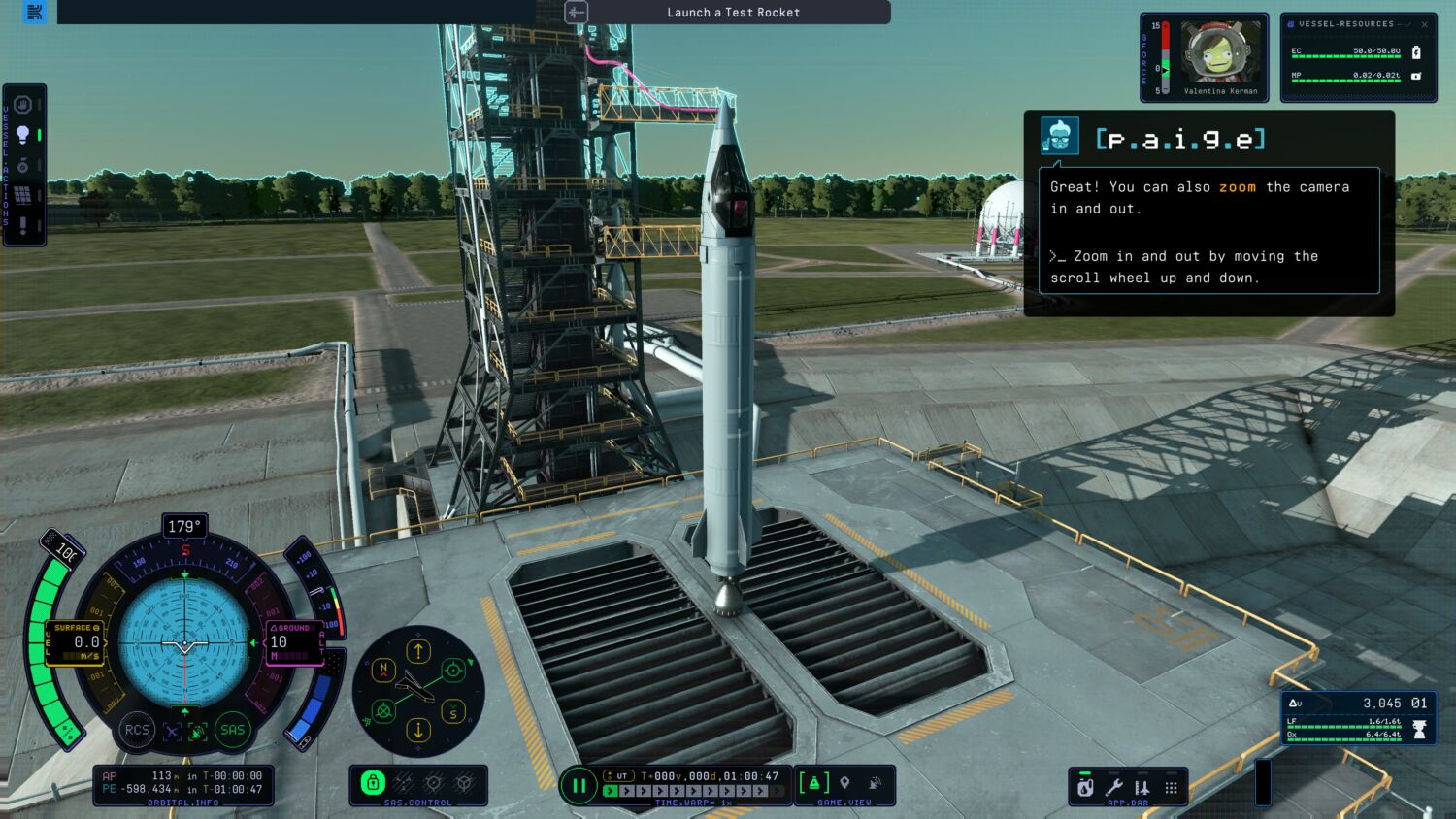Toggle the vessel lights lightbulb action
1456x819 pixels.
(23, 135)
